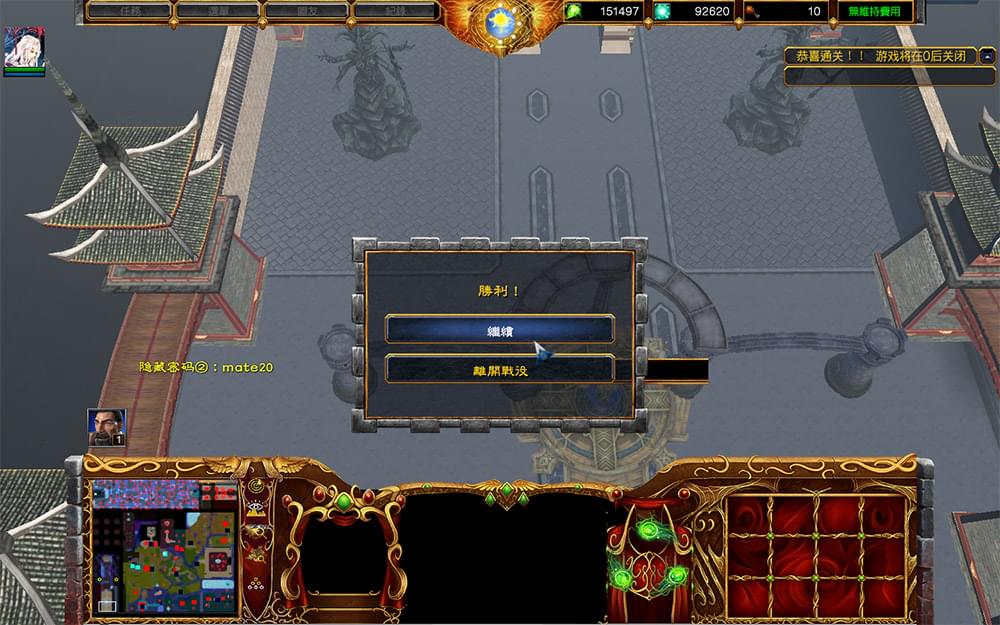The width and height of the screenshot is (1000, 625).
Task: Click the day-night clock orb
Action: (500, 21)
